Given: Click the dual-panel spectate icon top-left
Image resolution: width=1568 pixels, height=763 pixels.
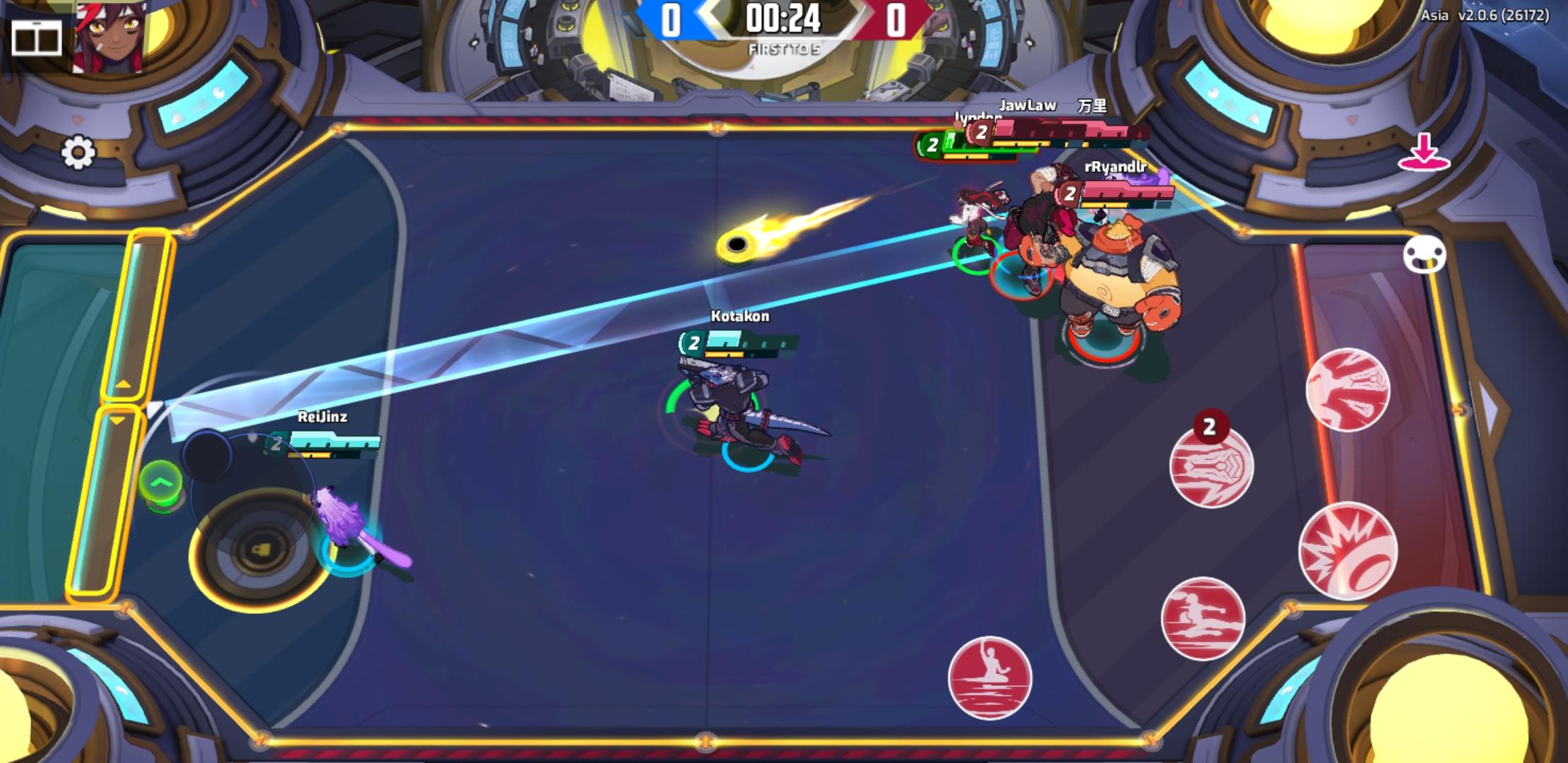Looking at the screenshot, I should tap(39, 39).
